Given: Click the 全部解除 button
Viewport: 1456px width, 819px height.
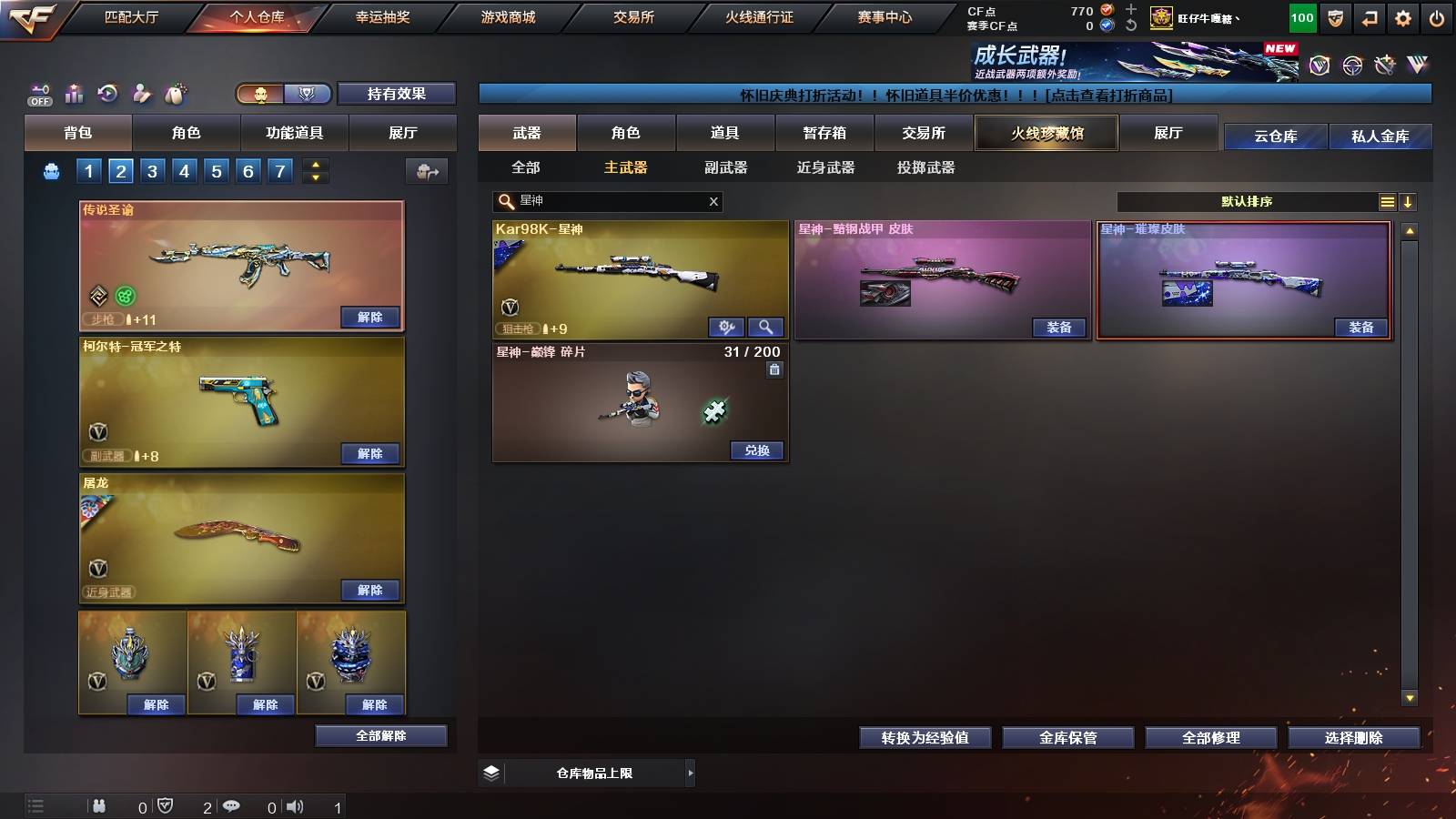Looking at the screenshot, I should [x=380, y=735].
